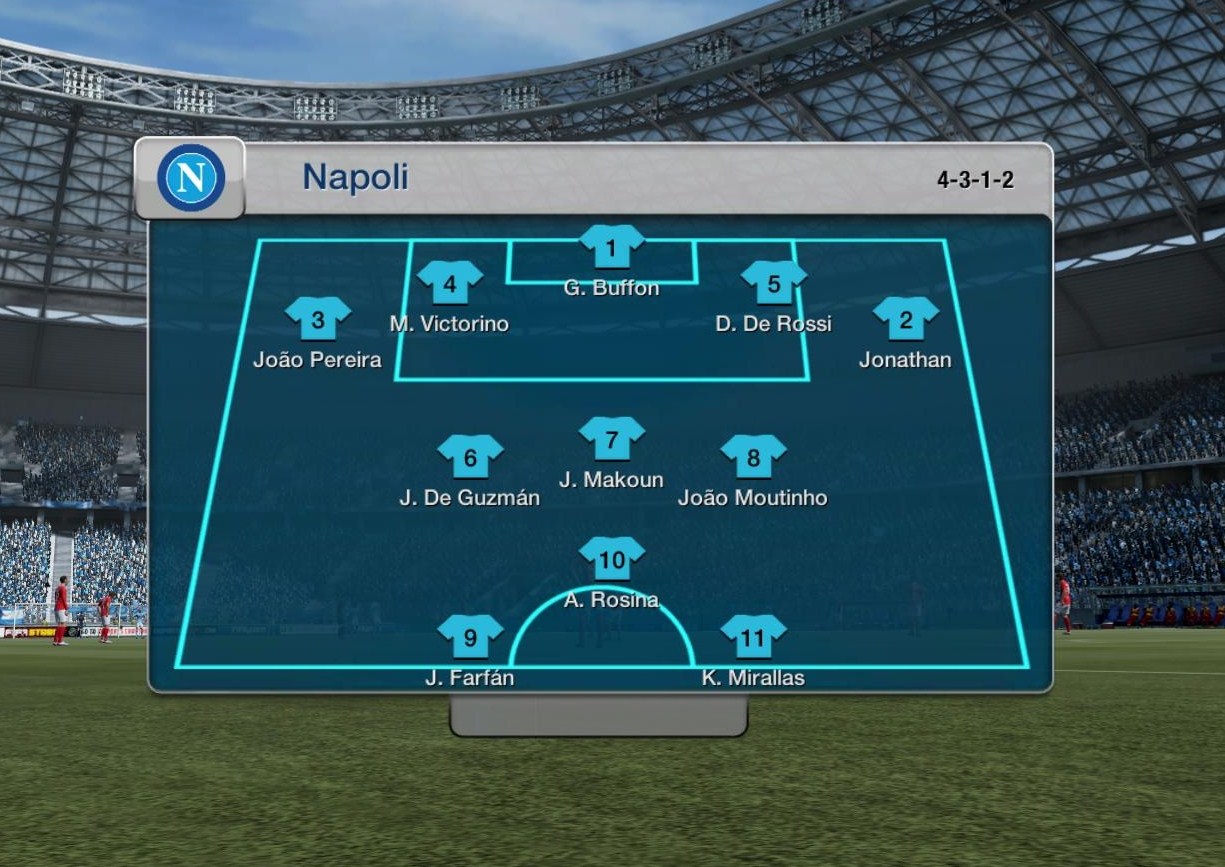The height and width of the screenshot is (867, 1225).
Task: Choose J. Makoun's number 7 shirt
Action: [x=612, y=439]
